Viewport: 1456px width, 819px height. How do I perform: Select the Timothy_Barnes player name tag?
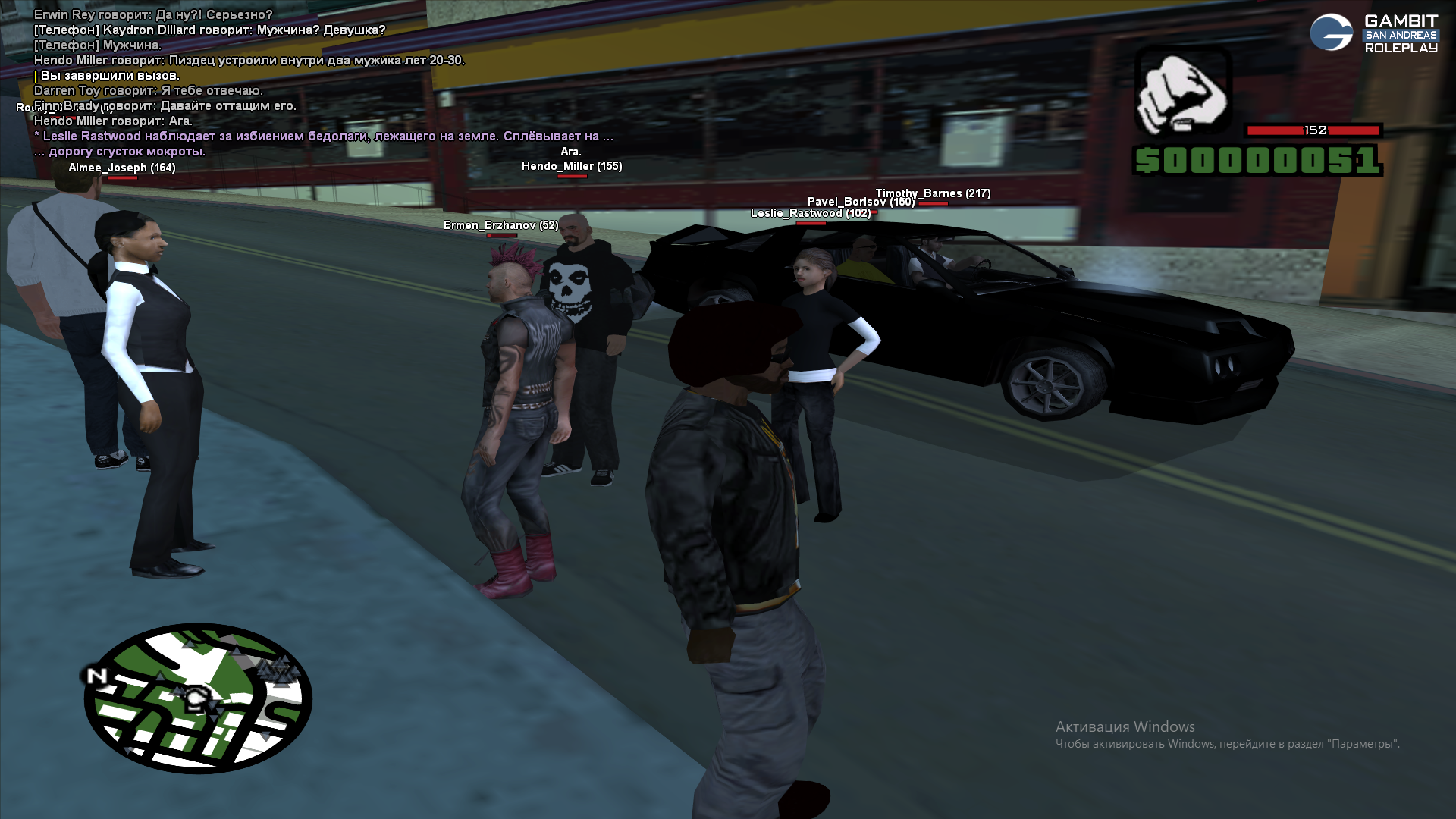point(933,193)
